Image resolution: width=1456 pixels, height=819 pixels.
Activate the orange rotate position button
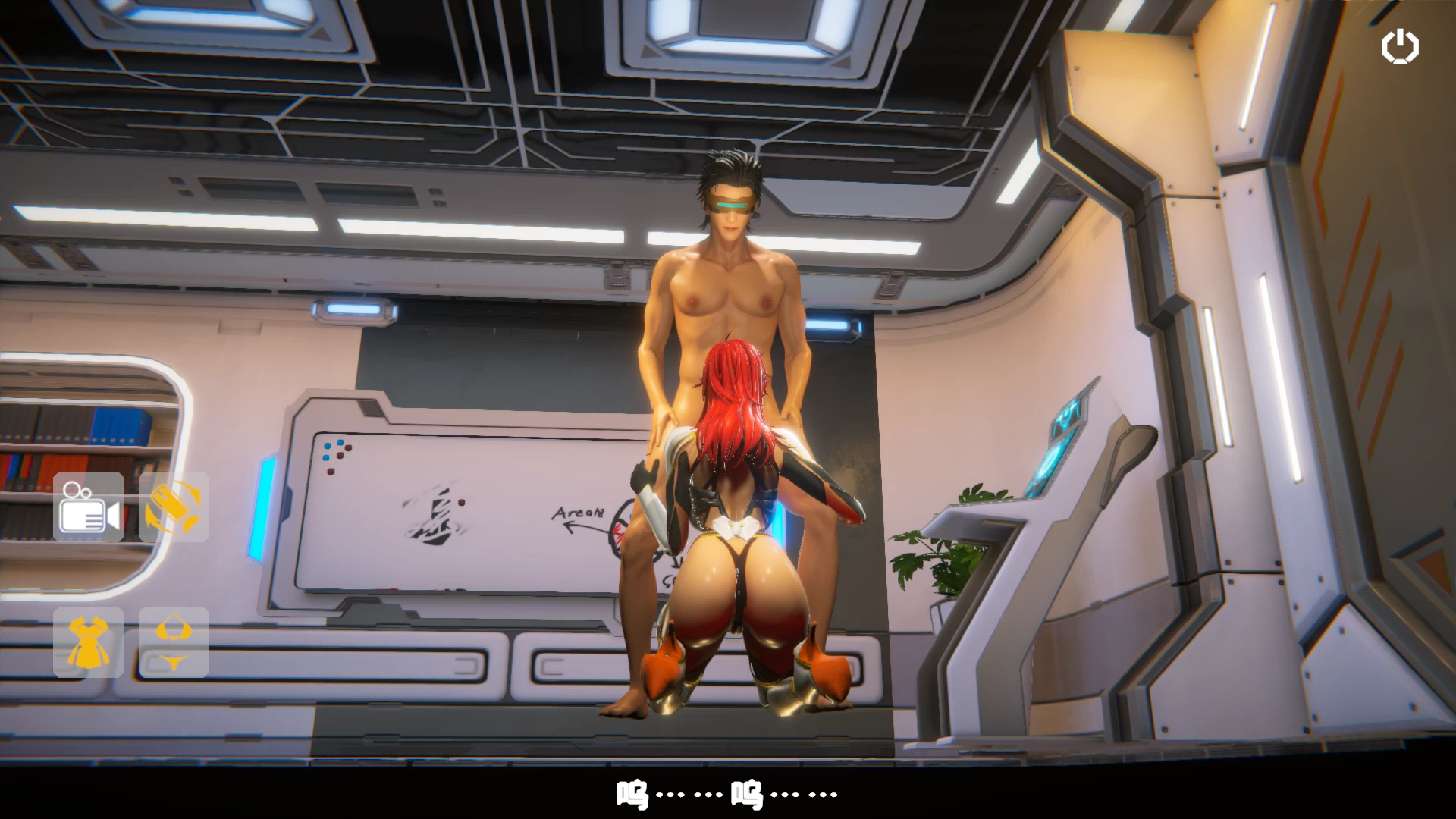pos(174,507)
